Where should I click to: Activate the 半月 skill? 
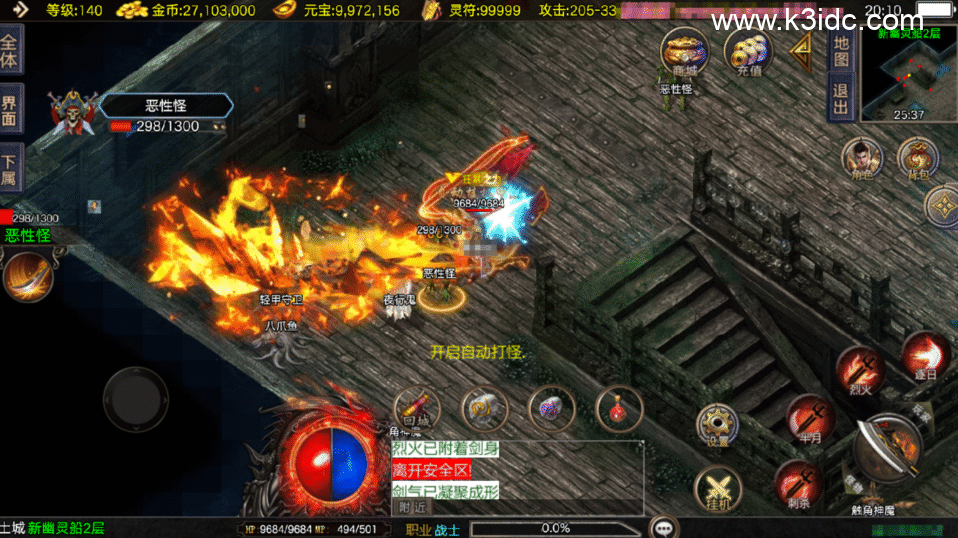tap(809, 418)
